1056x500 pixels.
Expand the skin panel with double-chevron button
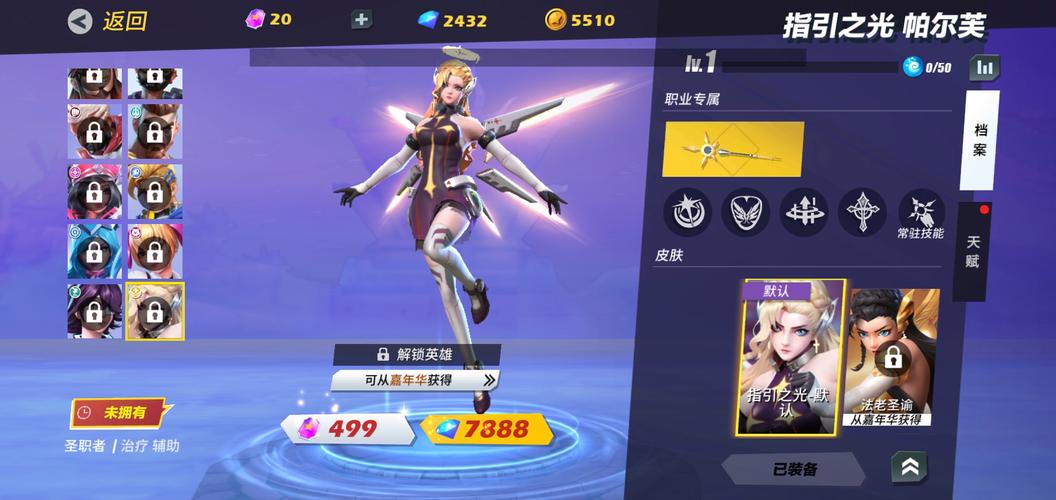[x=908, y=467]
